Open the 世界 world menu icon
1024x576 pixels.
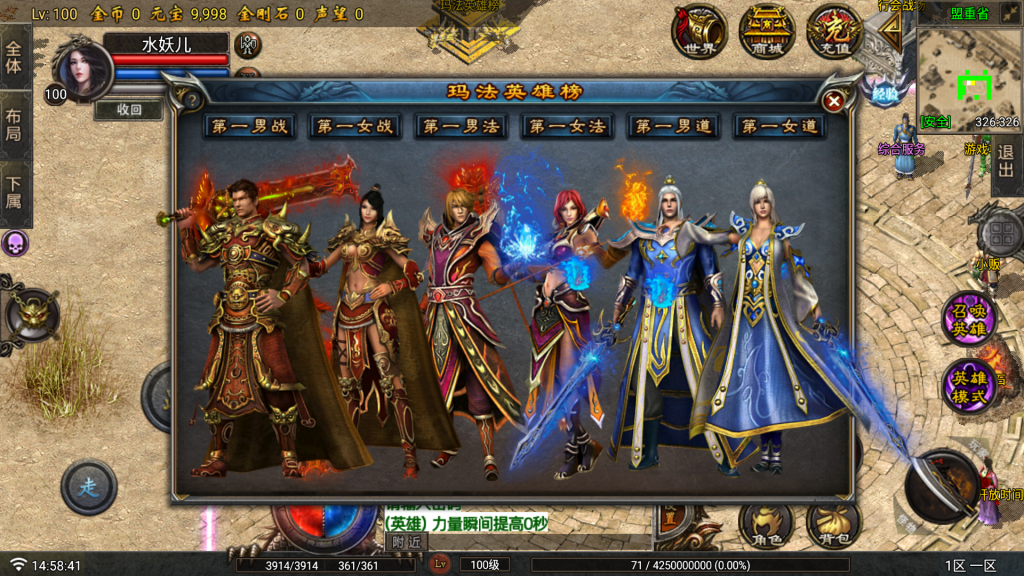tap(700, 32)
